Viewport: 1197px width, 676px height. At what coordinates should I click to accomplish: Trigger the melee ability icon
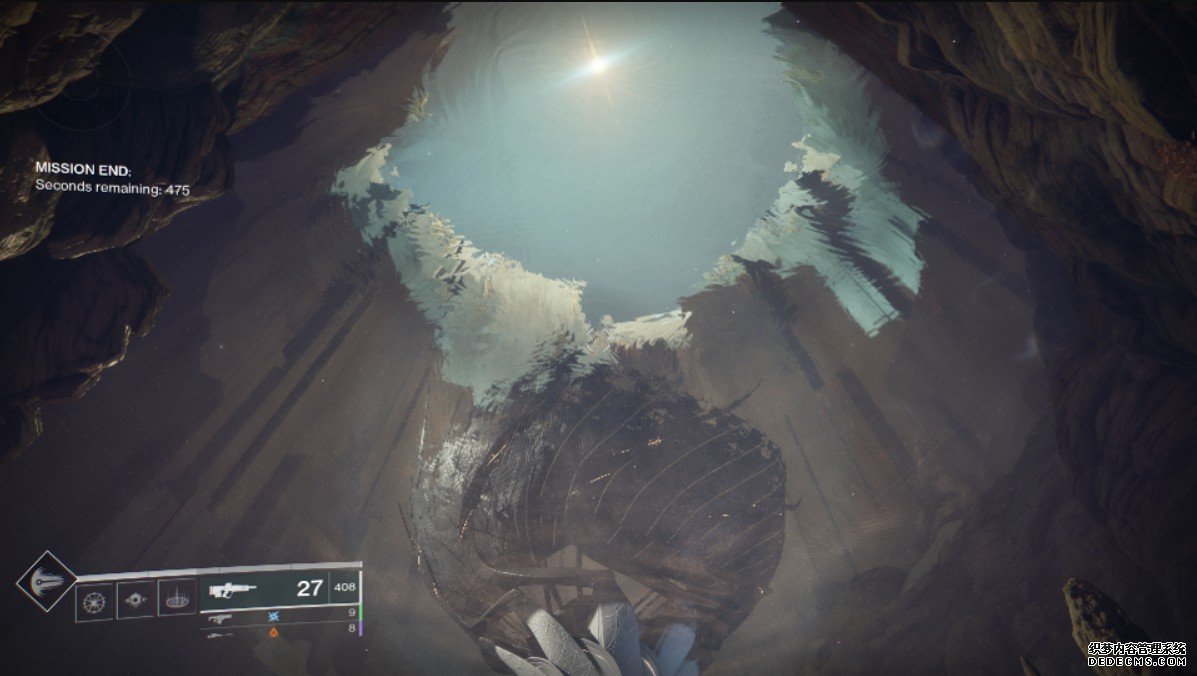pyautogui.click(x=135, y=600)
